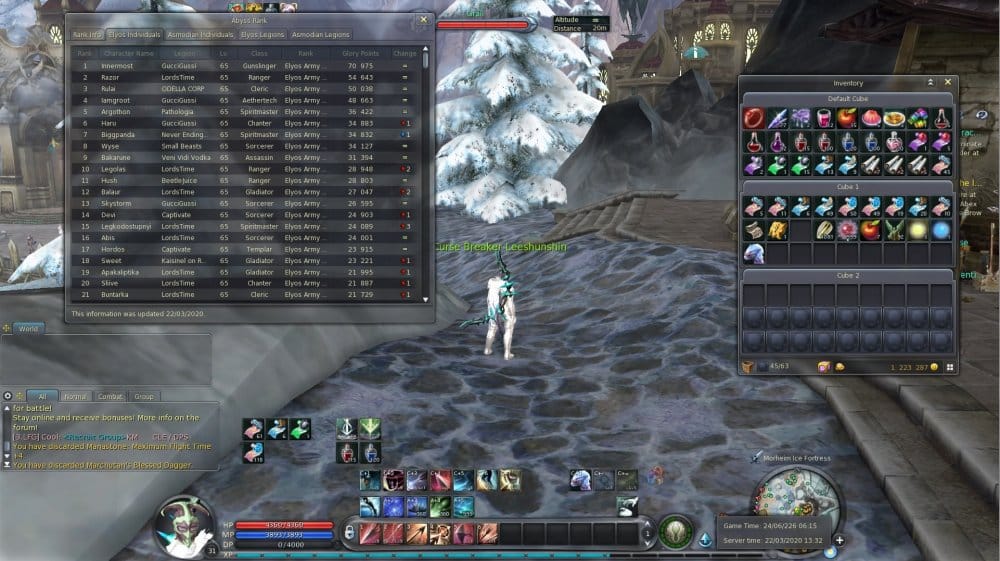This screenshot has height=561, width=1000.
Task: Open chat settings via the gear icon
Action: pyautogui.click(x=7, y=396)
